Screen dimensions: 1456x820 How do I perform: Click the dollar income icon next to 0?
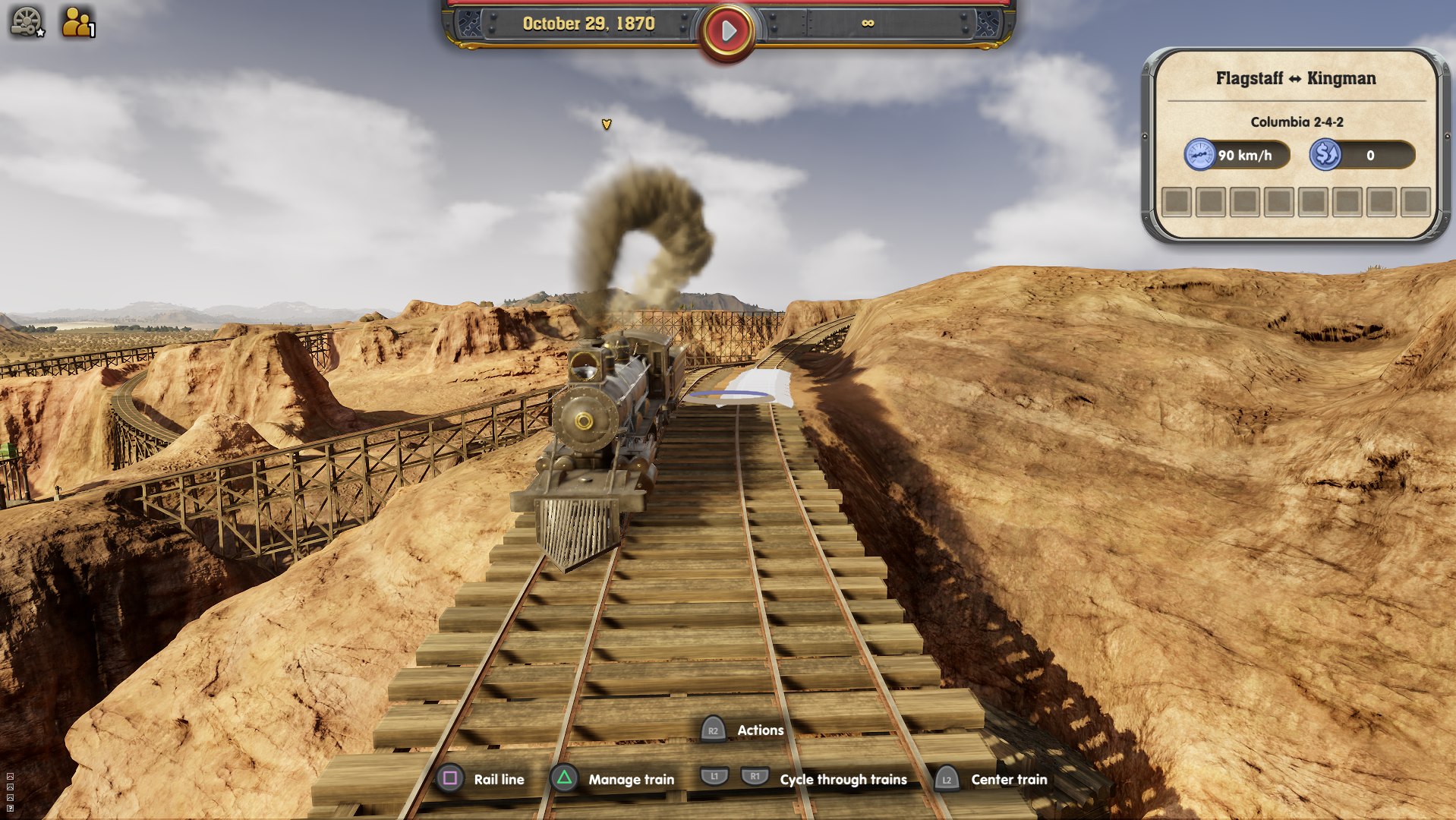pyautogui.click(x=1325, y=154)
